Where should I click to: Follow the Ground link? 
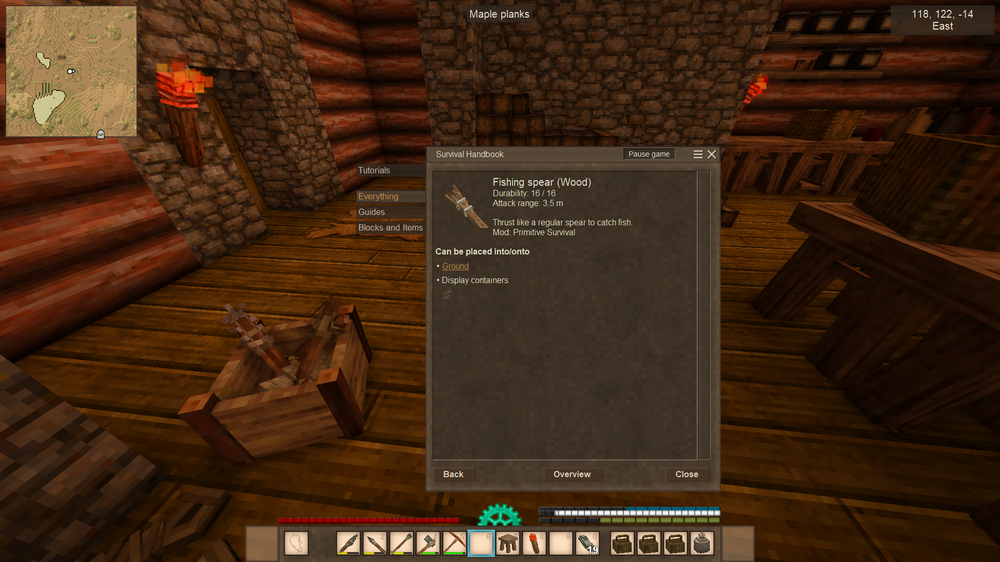tap(455, 267)
